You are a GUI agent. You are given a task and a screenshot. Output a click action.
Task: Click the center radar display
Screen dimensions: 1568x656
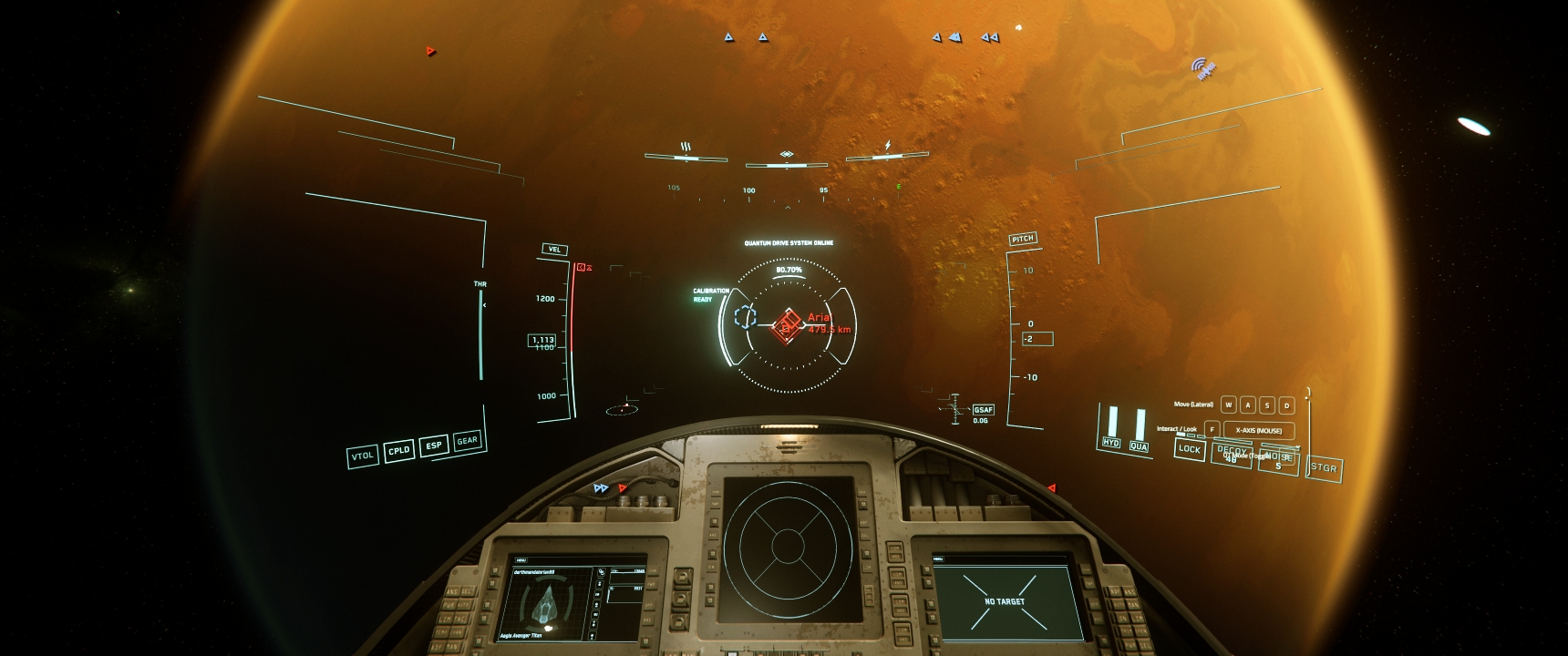tap(786, 545)
